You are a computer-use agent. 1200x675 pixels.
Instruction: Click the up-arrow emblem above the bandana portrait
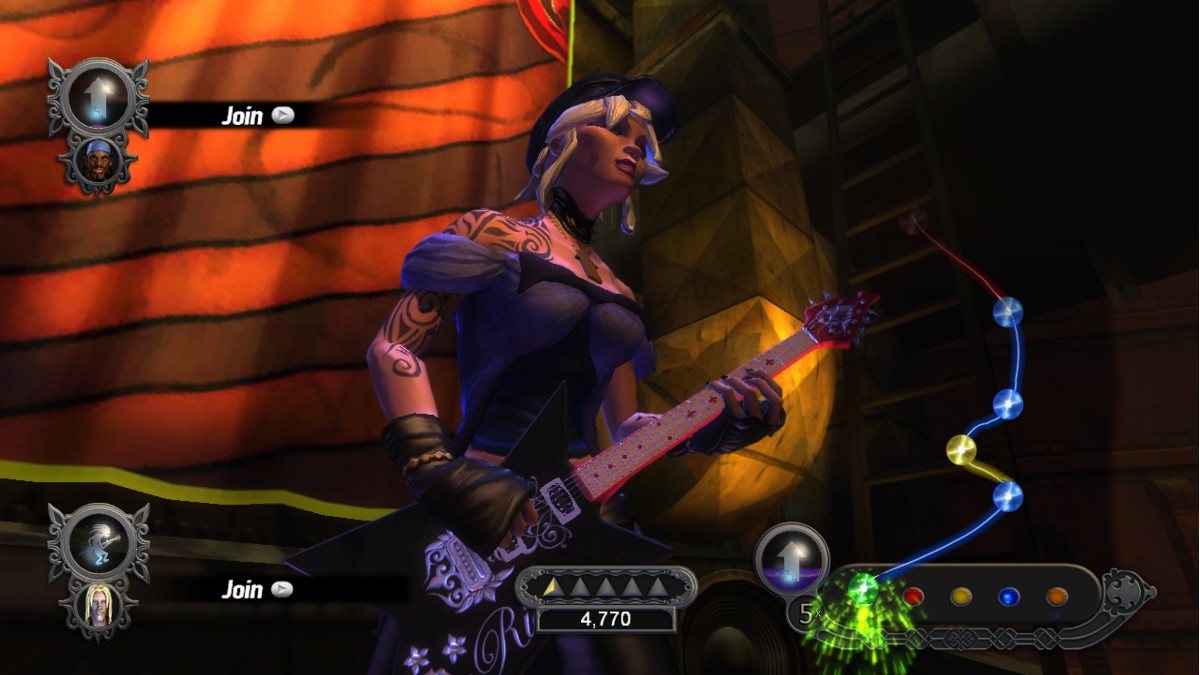coord(98,97)
